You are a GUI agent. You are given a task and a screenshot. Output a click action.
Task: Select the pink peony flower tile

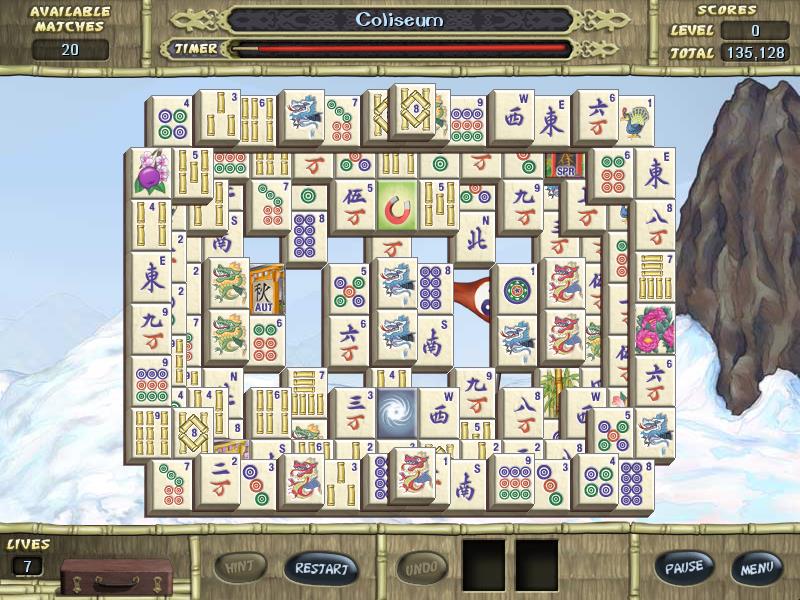click(655, 332)
